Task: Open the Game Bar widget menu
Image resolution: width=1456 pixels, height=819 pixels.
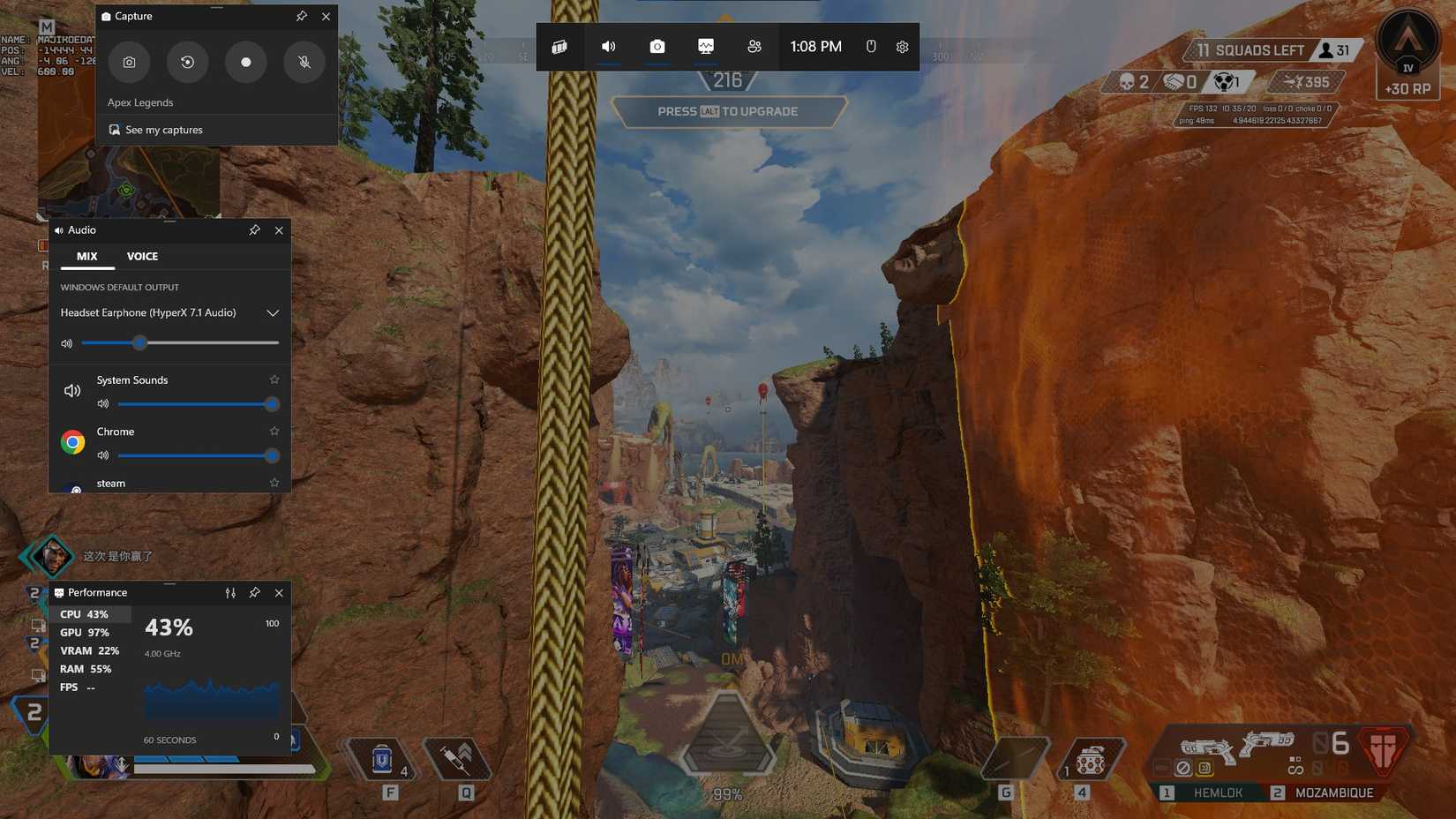Action: point(559,46)
